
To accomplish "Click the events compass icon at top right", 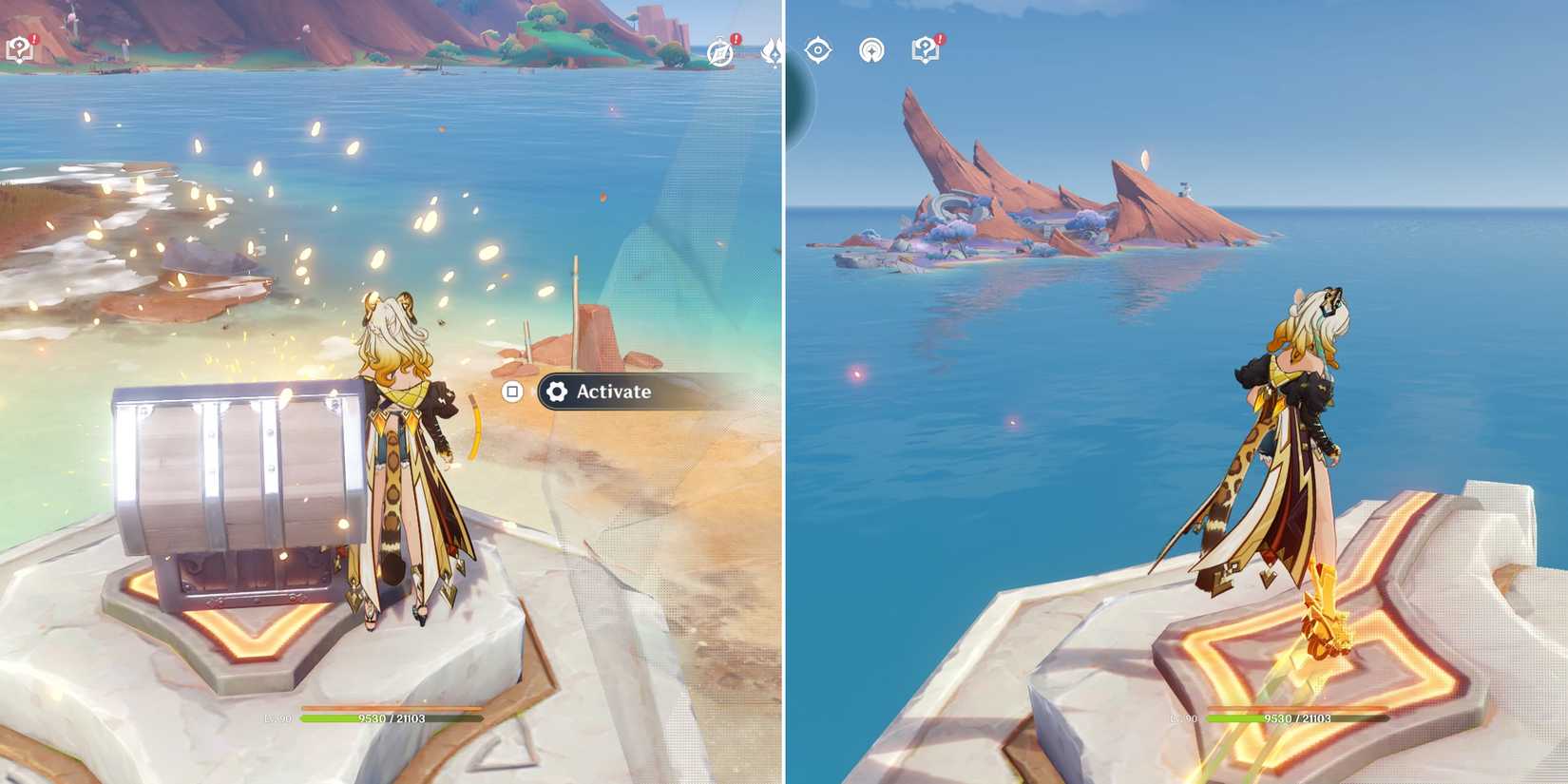I will pyautogui.click(x=719, y=52).
